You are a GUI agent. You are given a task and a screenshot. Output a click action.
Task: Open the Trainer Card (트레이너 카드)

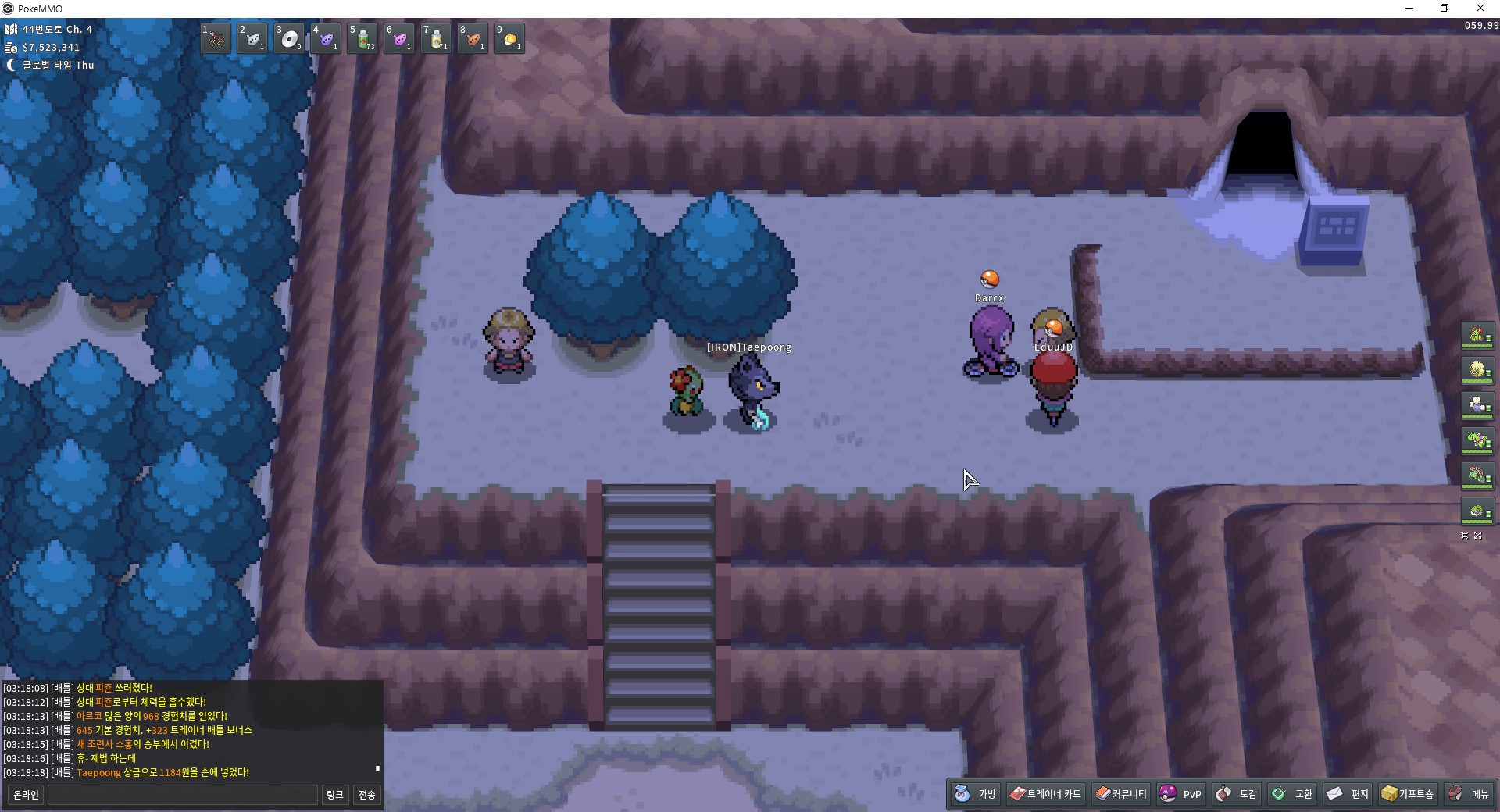pyautogui.click(x=1045, y=794)
